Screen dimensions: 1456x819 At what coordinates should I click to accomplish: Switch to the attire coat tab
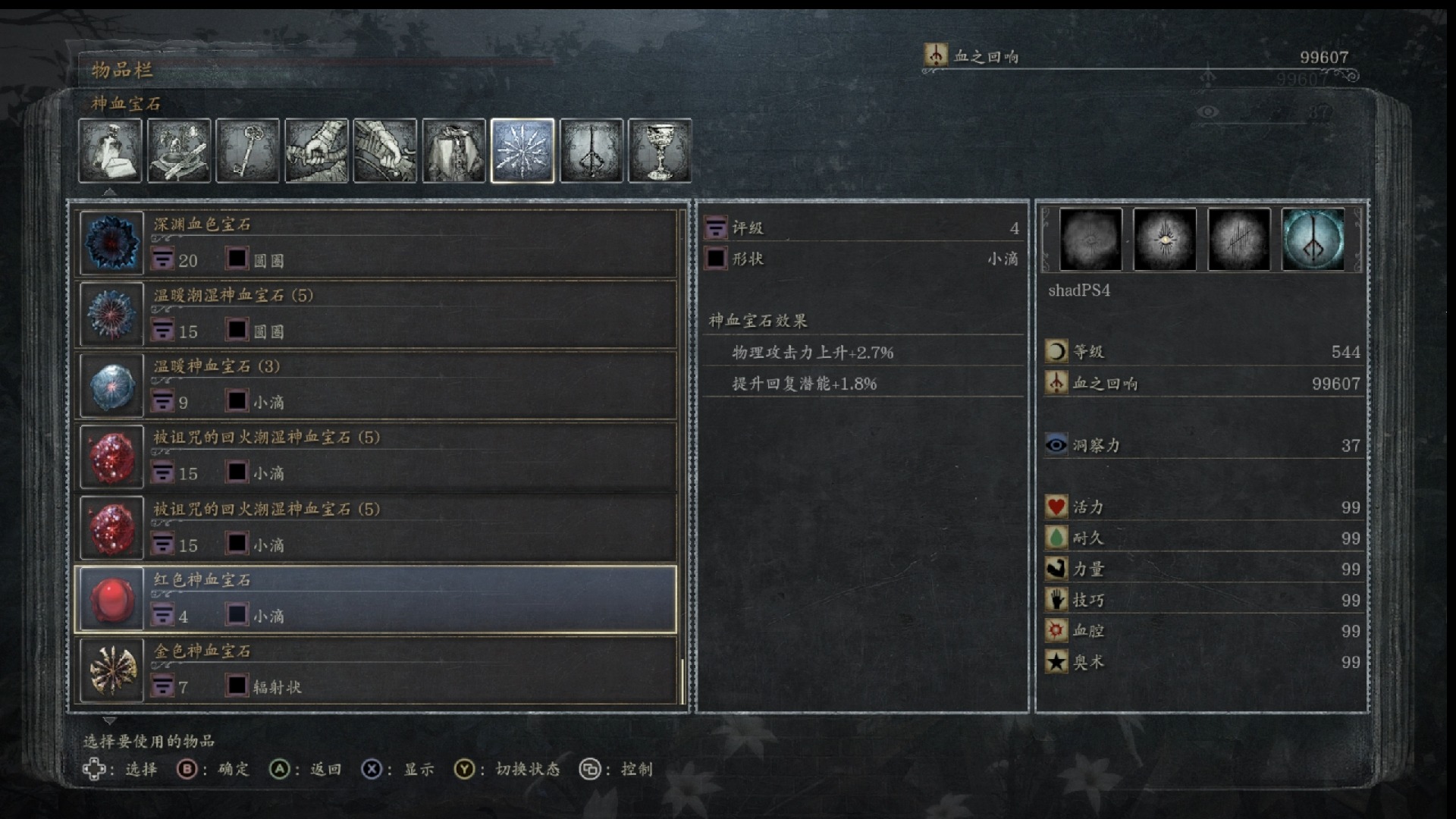pos(453,150)
